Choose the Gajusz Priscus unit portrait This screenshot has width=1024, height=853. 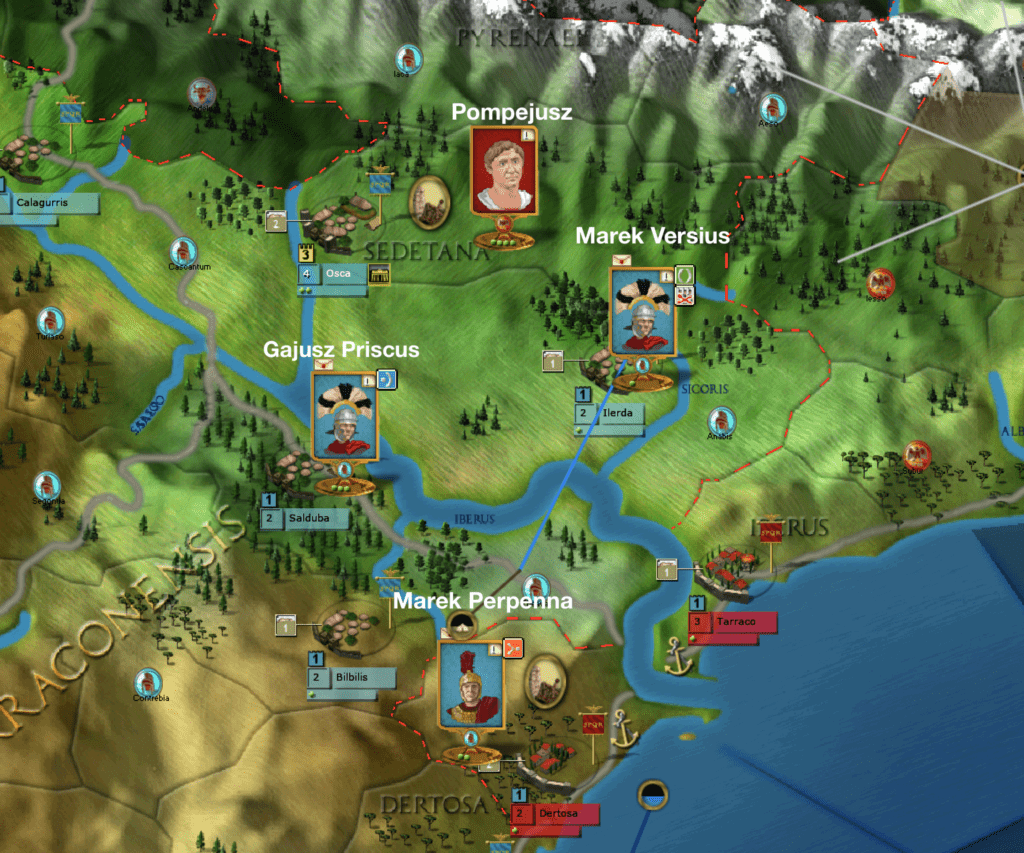pos(344,416)
